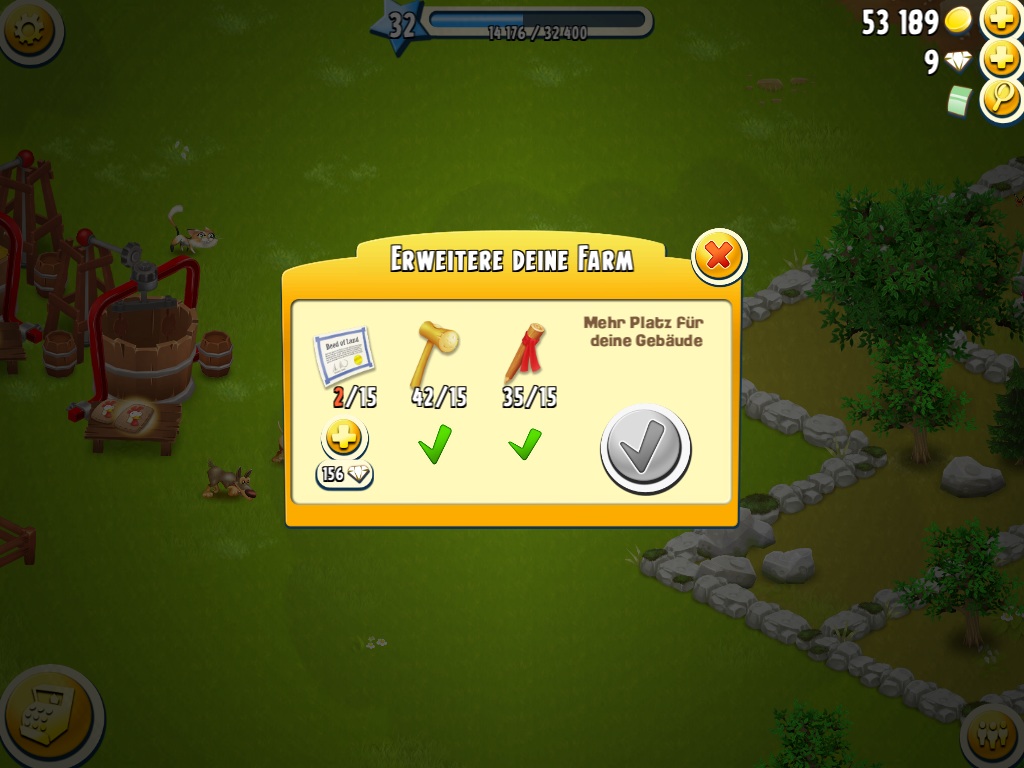
Task: Open the bottom-right round menu button
Action: point(993,739)
